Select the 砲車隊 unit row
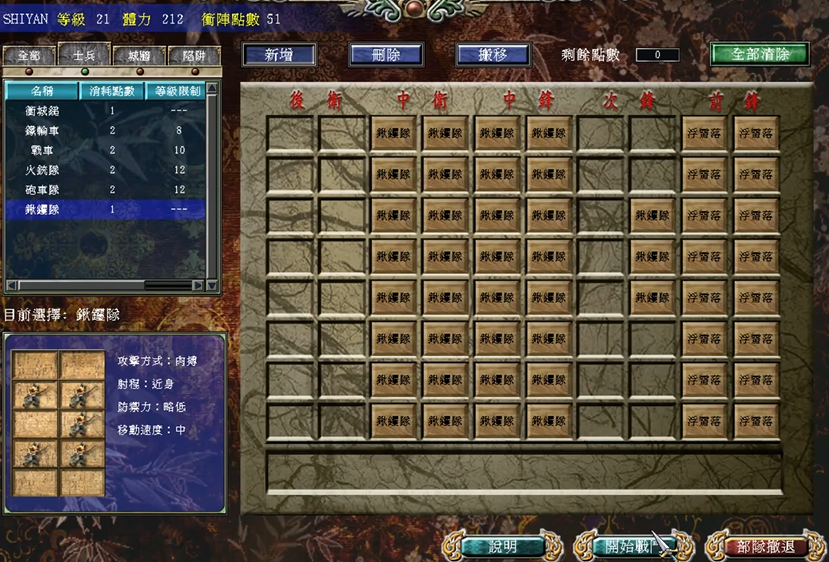 click(x=42, y=190)
